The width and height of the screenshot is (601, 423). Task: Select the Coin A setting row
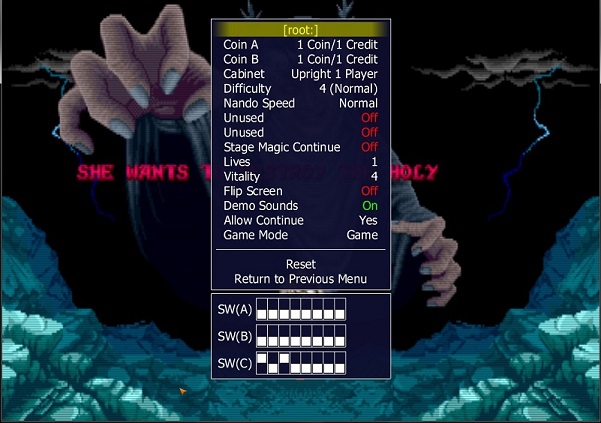[300, 44]
